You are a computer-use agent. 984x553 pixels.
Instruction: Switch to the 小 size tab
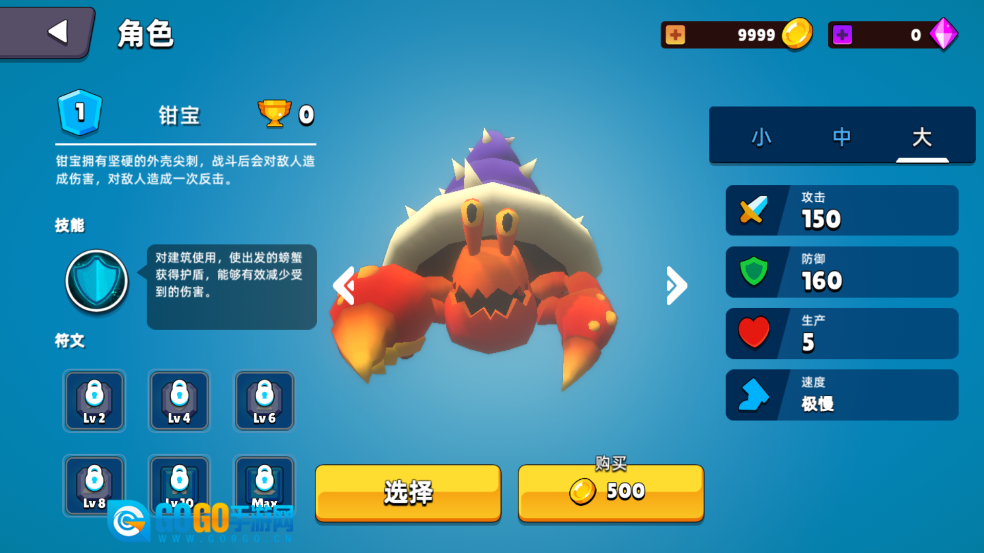pyautogui.click(x=761, y=137)
